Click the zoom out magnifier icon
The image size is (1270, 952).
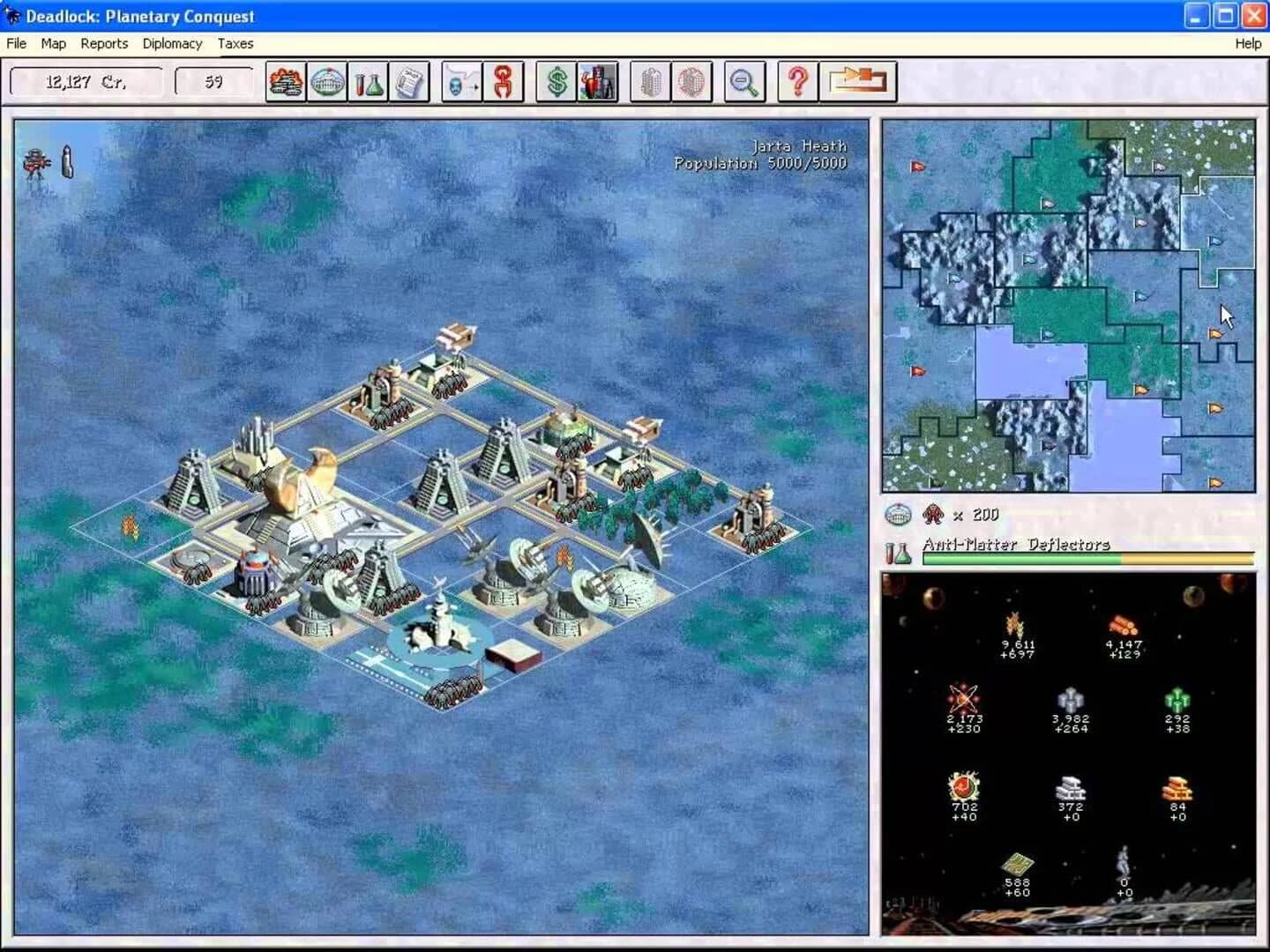(x=743, y=81)
